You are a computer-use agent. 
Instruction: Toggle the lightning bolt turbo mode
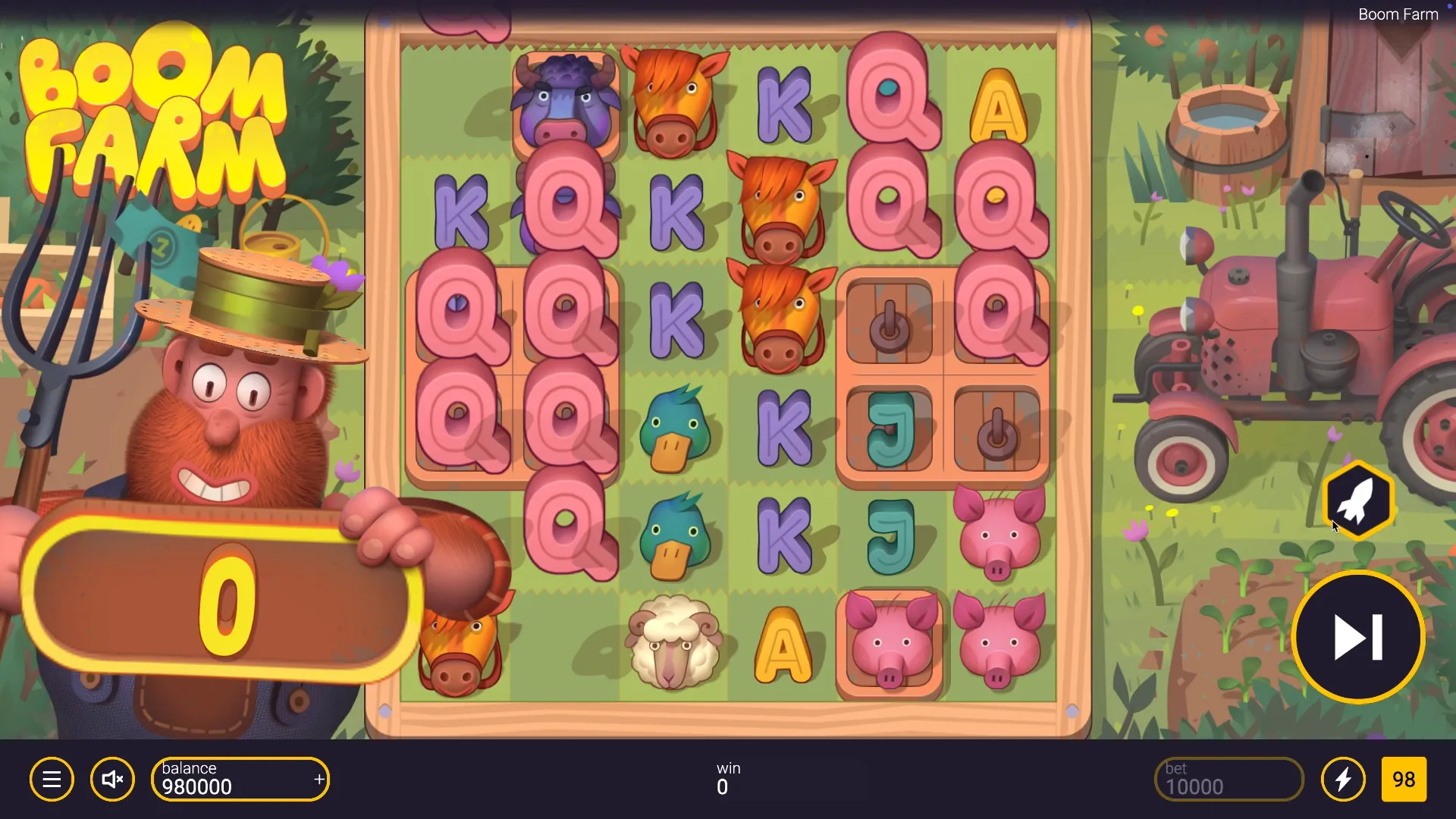coord(1343,780)
